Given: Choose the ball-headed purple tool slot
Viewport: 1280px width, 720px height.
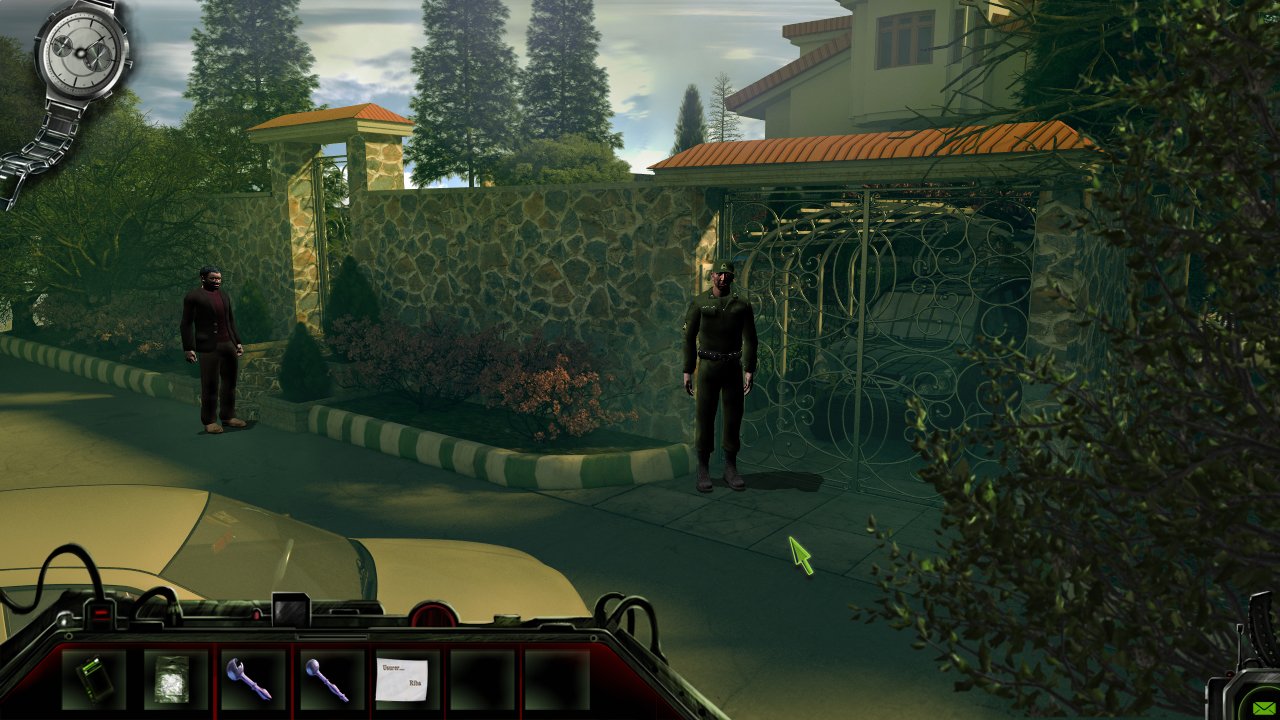Looking at the screenshot, I should tap(326, 679).
